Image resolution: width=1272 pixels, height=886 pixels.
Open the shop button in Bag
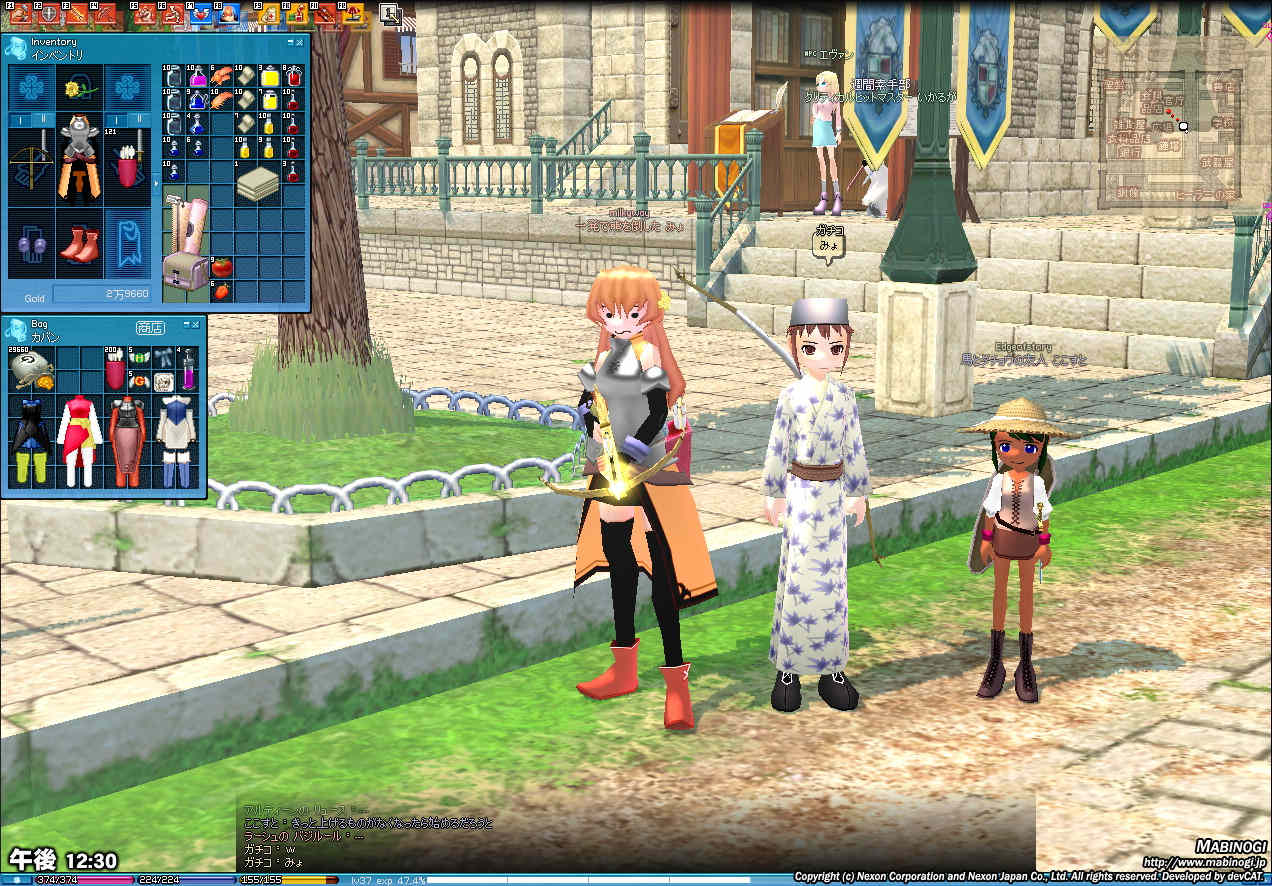pos(150,327)
